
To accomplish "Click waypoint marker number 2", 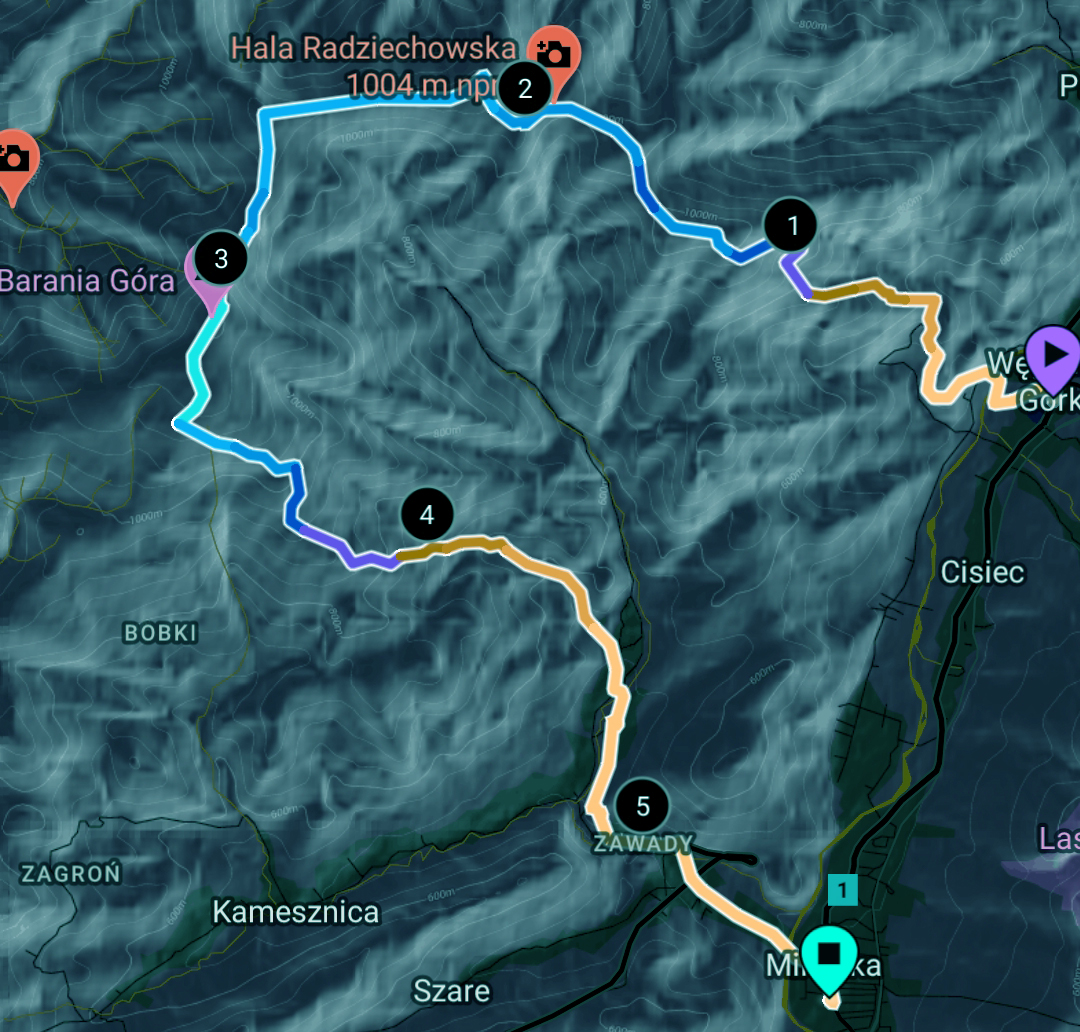I will (525, 88).
